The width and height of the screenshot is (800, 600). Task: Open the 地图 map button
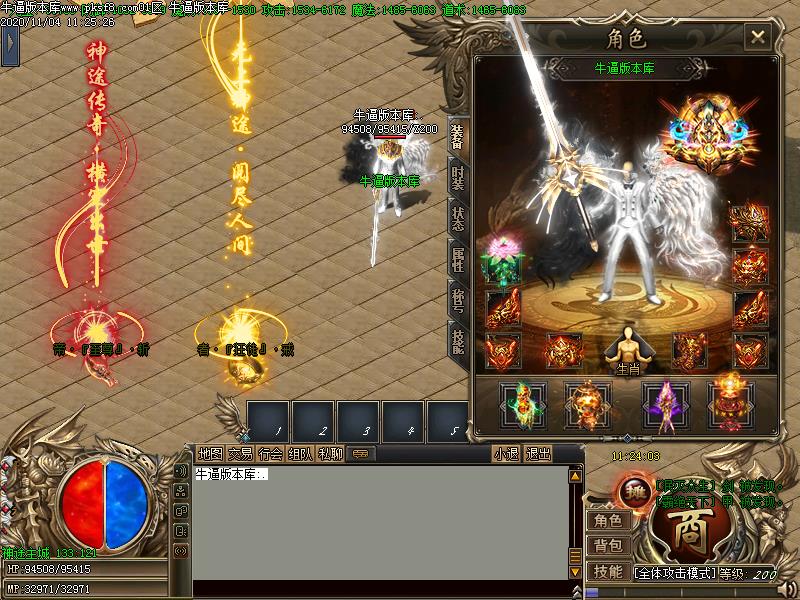(x=210, y=453)
